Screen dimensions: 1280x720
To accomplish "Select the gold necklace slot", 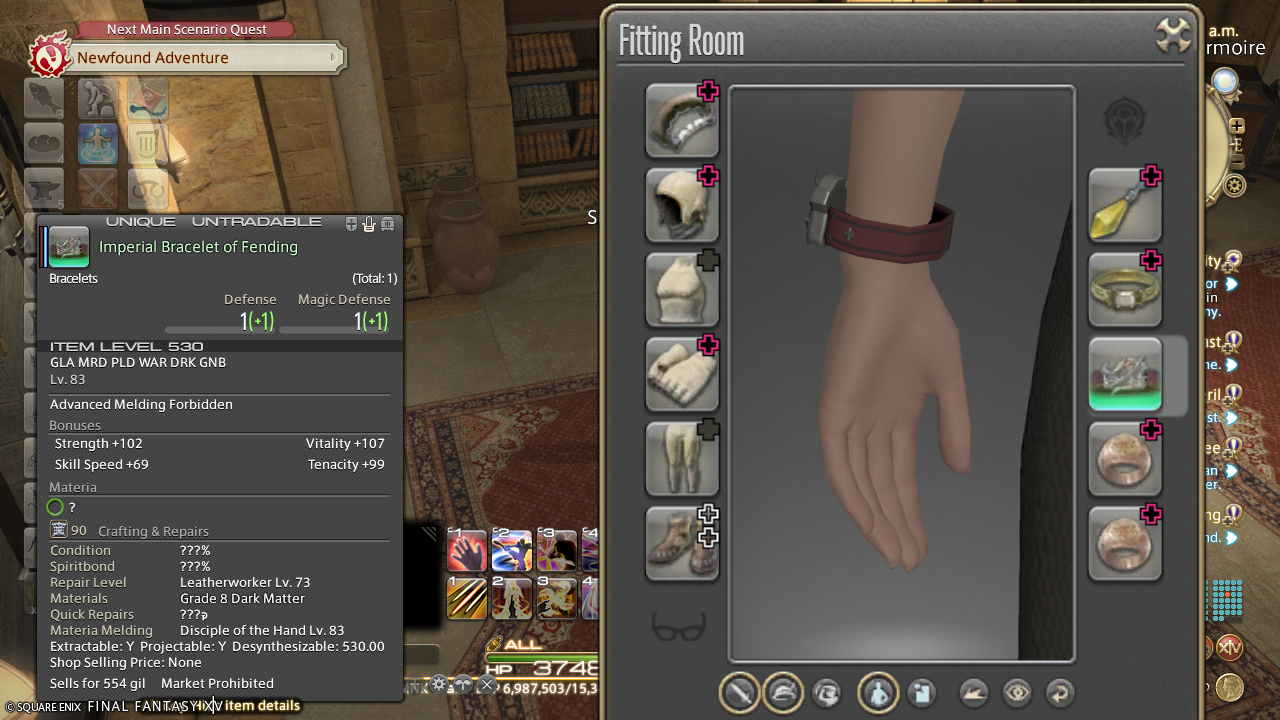I will [x=1125, y=290].
